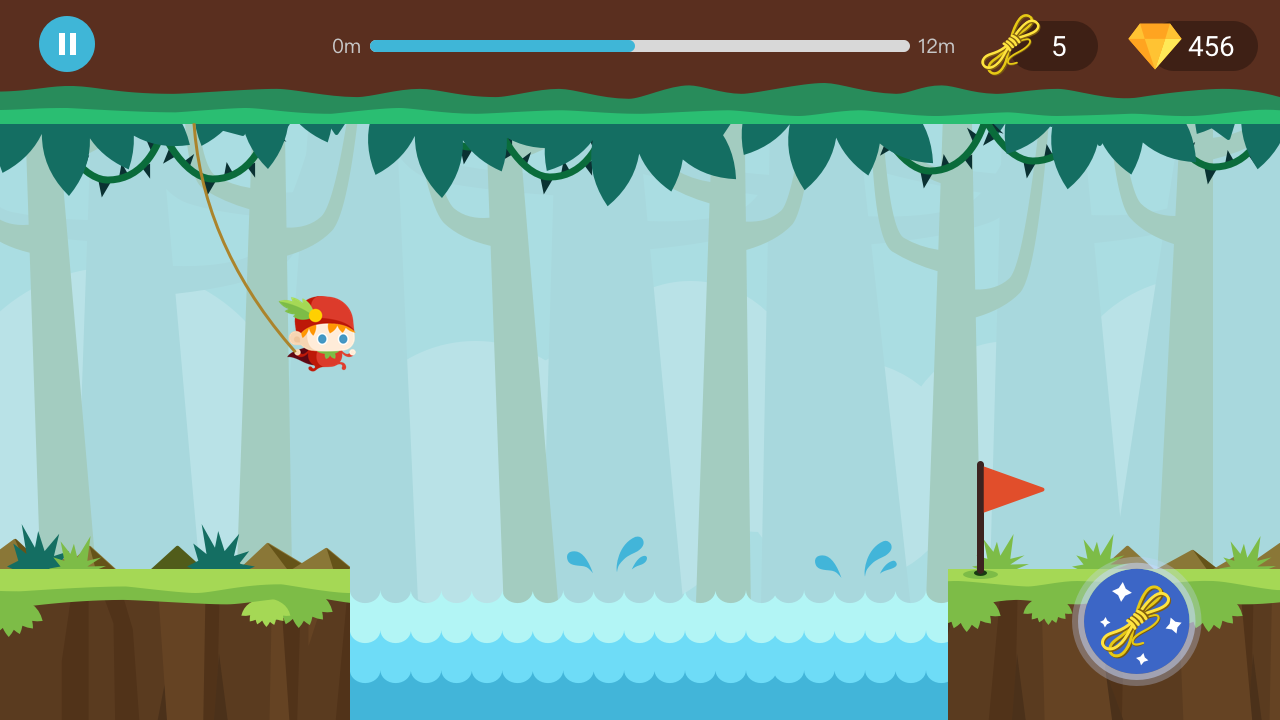Click the 12m distance marker
Viewport: 1280px width, 720px height.
(935, 46)
